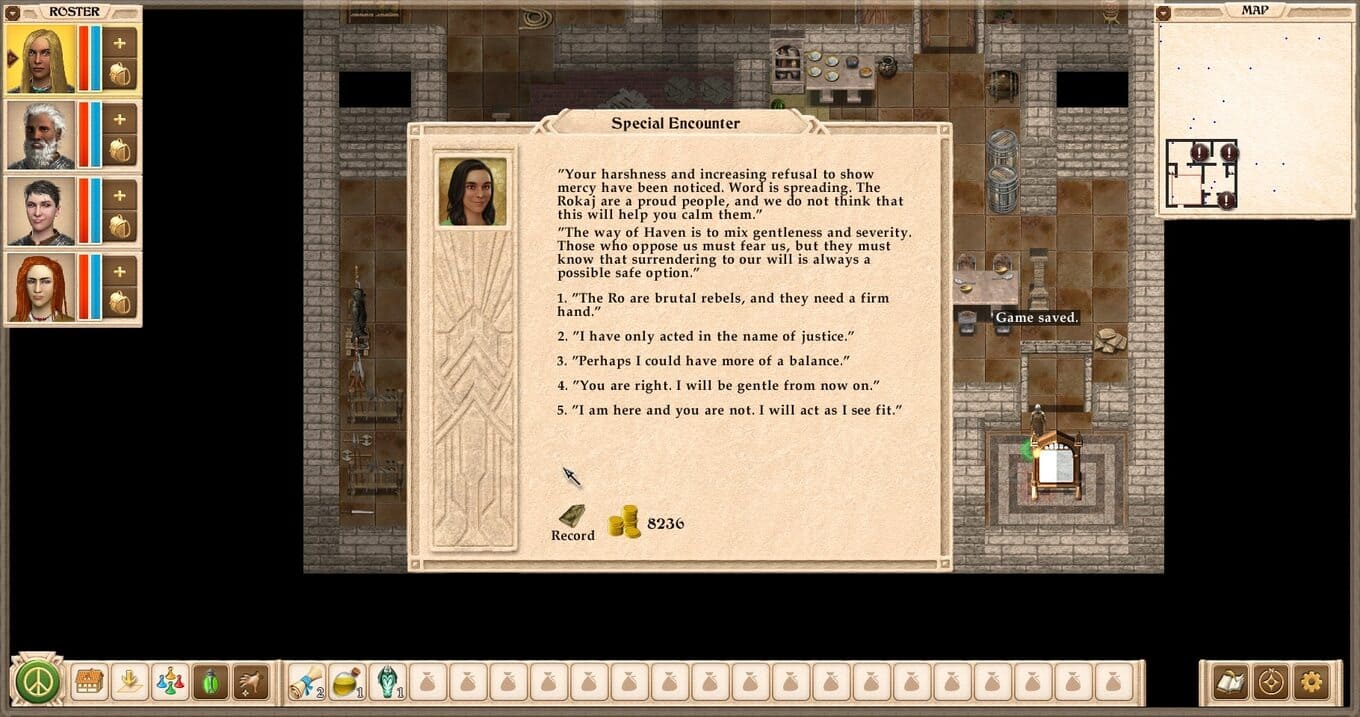The height and width of the screenshot is (717, 1360).
Task: Toggle the green peace symbol button
Action: (38, 682)
